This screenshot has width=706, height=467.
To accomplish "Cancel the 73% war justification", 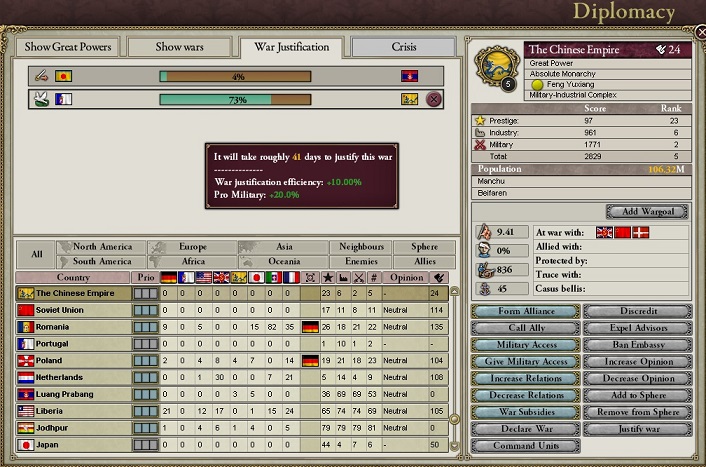I will [434, 99].
